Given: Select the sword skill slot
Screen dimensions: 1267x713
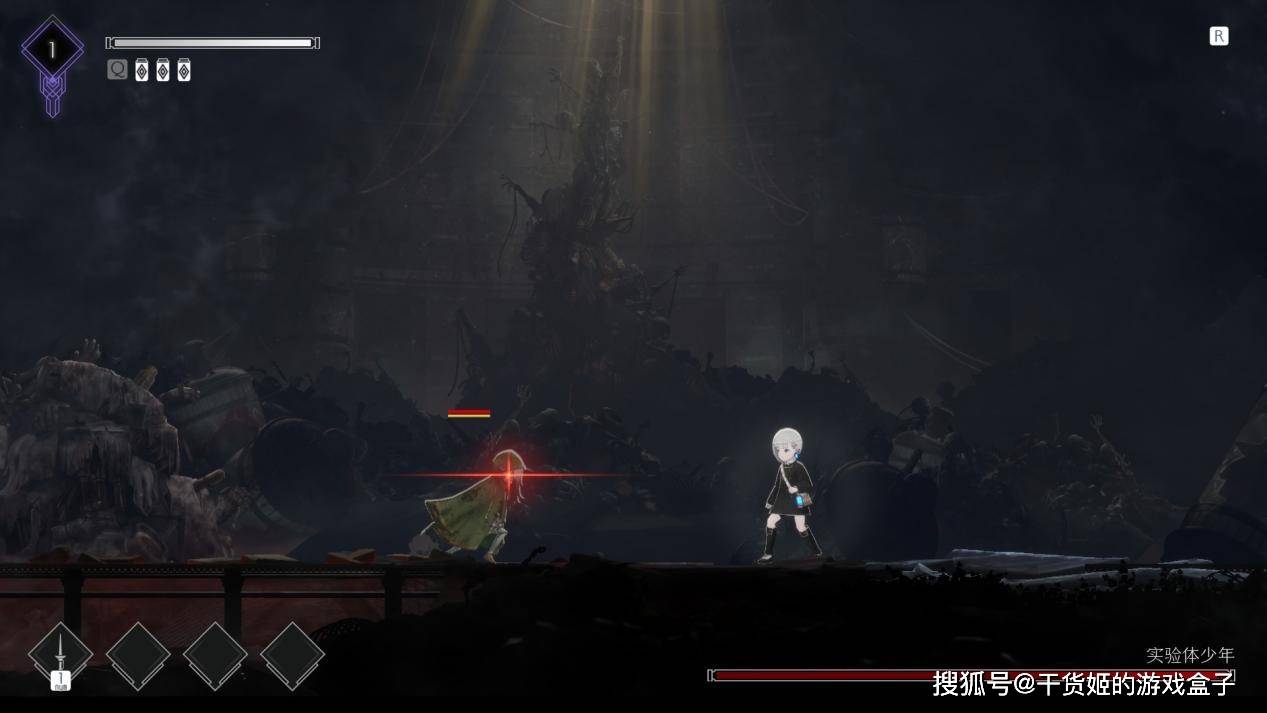Looking at the screenshot, I should tap(61, 655).
